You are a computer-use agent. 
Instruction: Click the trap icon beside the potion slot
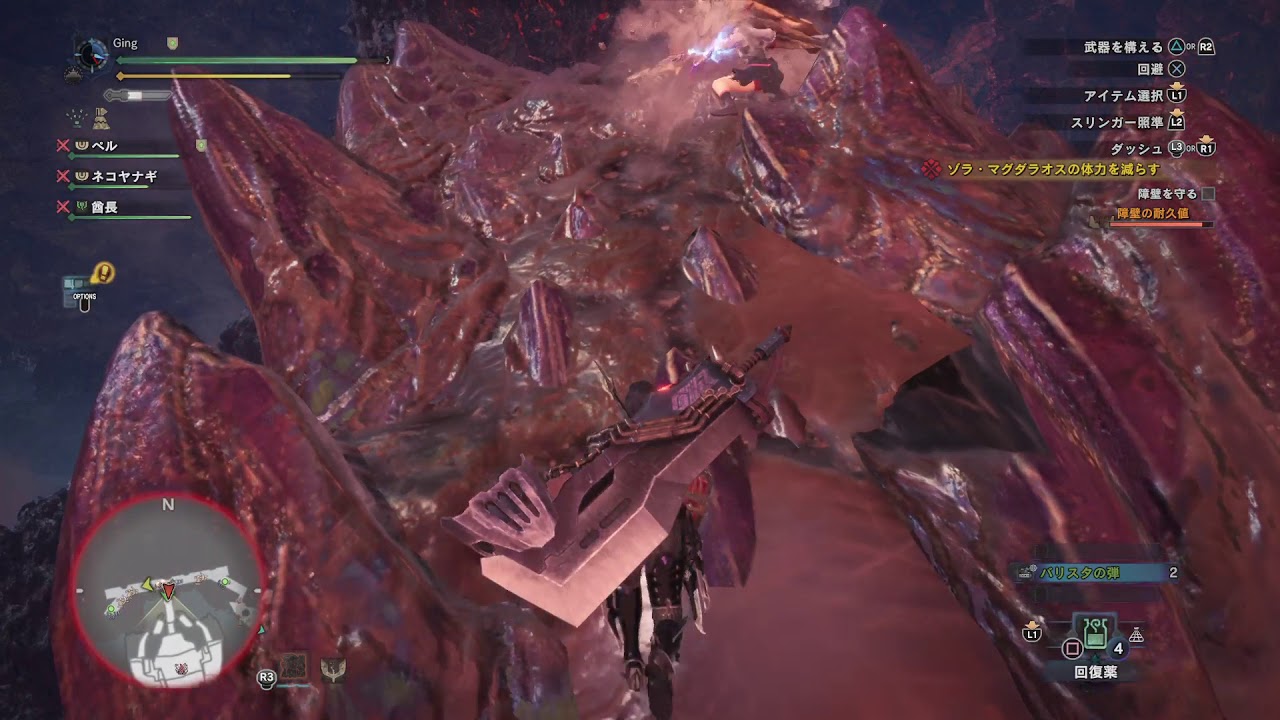[x=1136, y=634]
